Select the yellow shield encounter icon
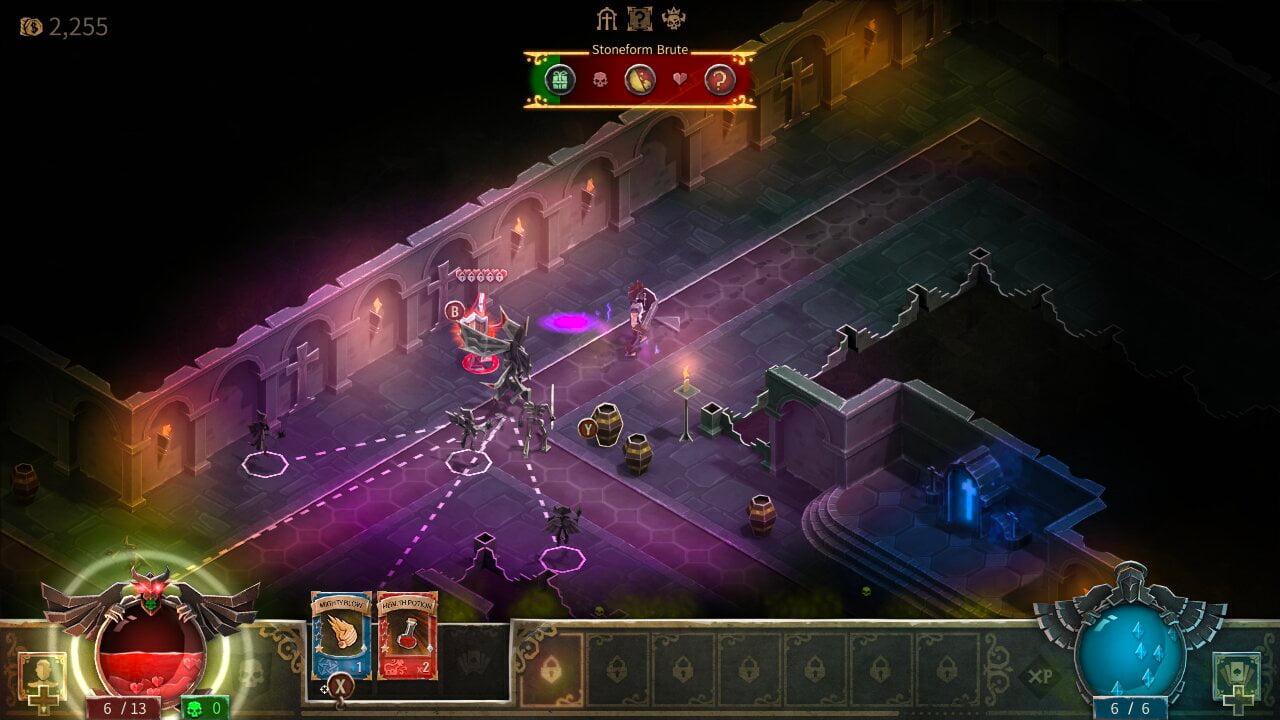 coord(640,80)
